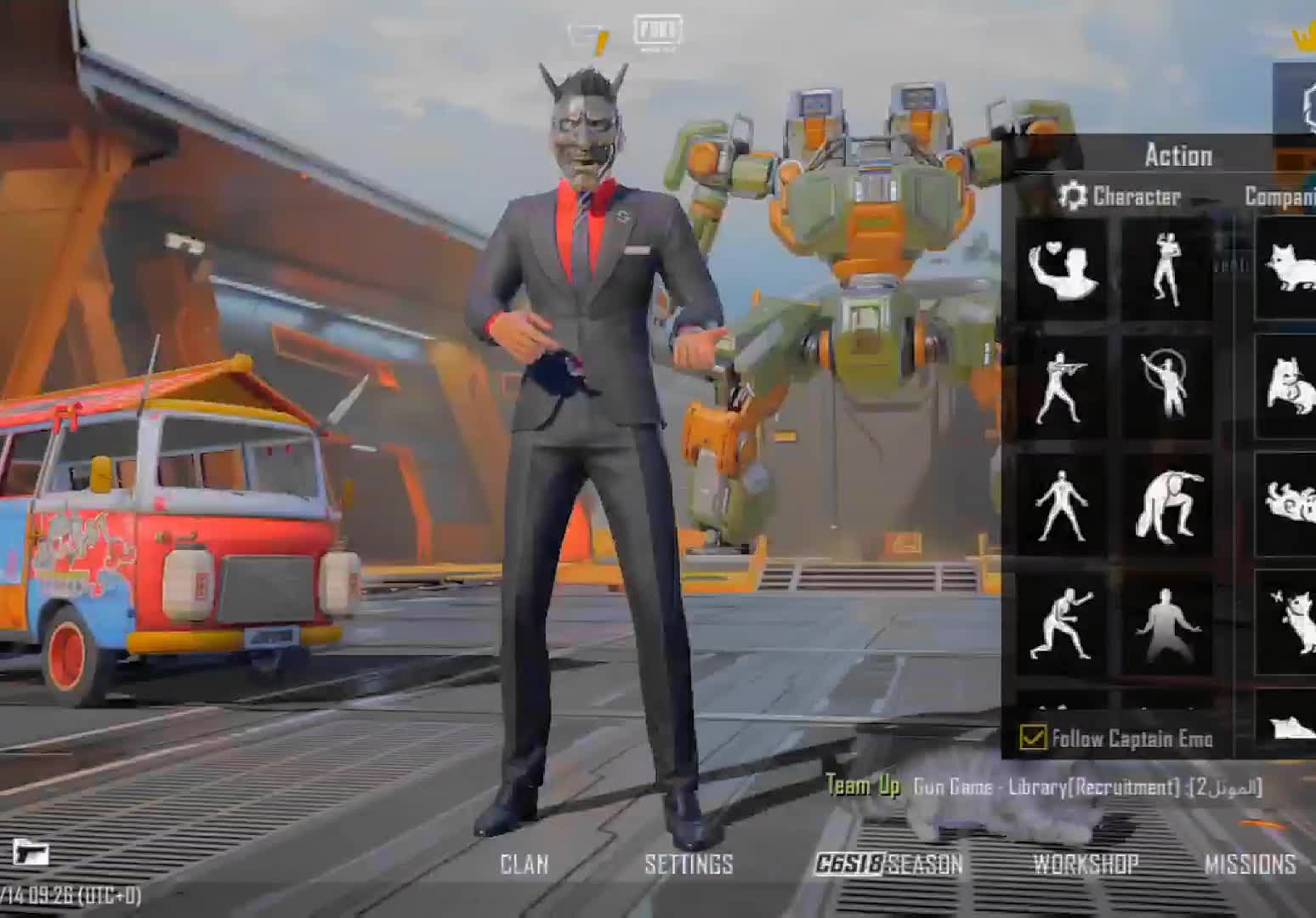The image size is (1316, 918).
Task: Toggle the Follow Captain Emote checkbox
Action: point(1033,737)
